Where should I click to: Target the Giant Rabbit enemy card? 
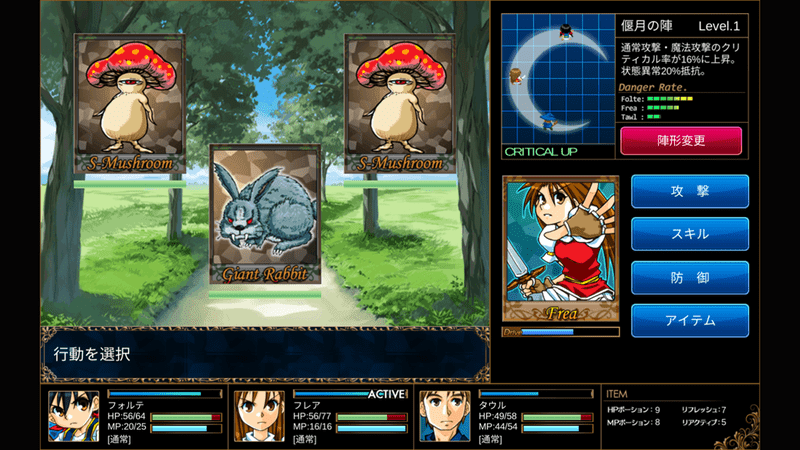265,216
